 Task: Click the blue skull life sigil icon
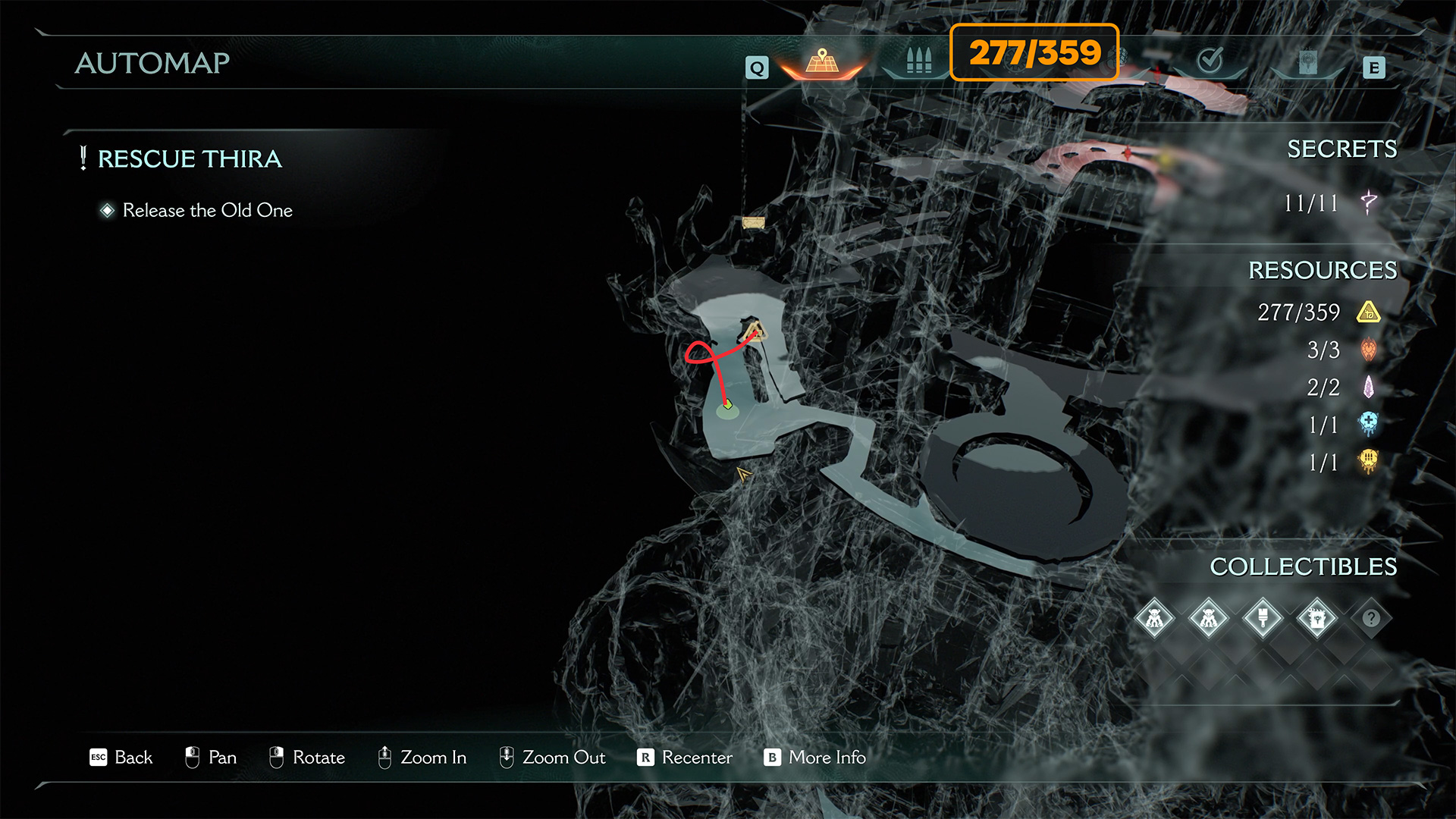click(x=1369, y=424)
